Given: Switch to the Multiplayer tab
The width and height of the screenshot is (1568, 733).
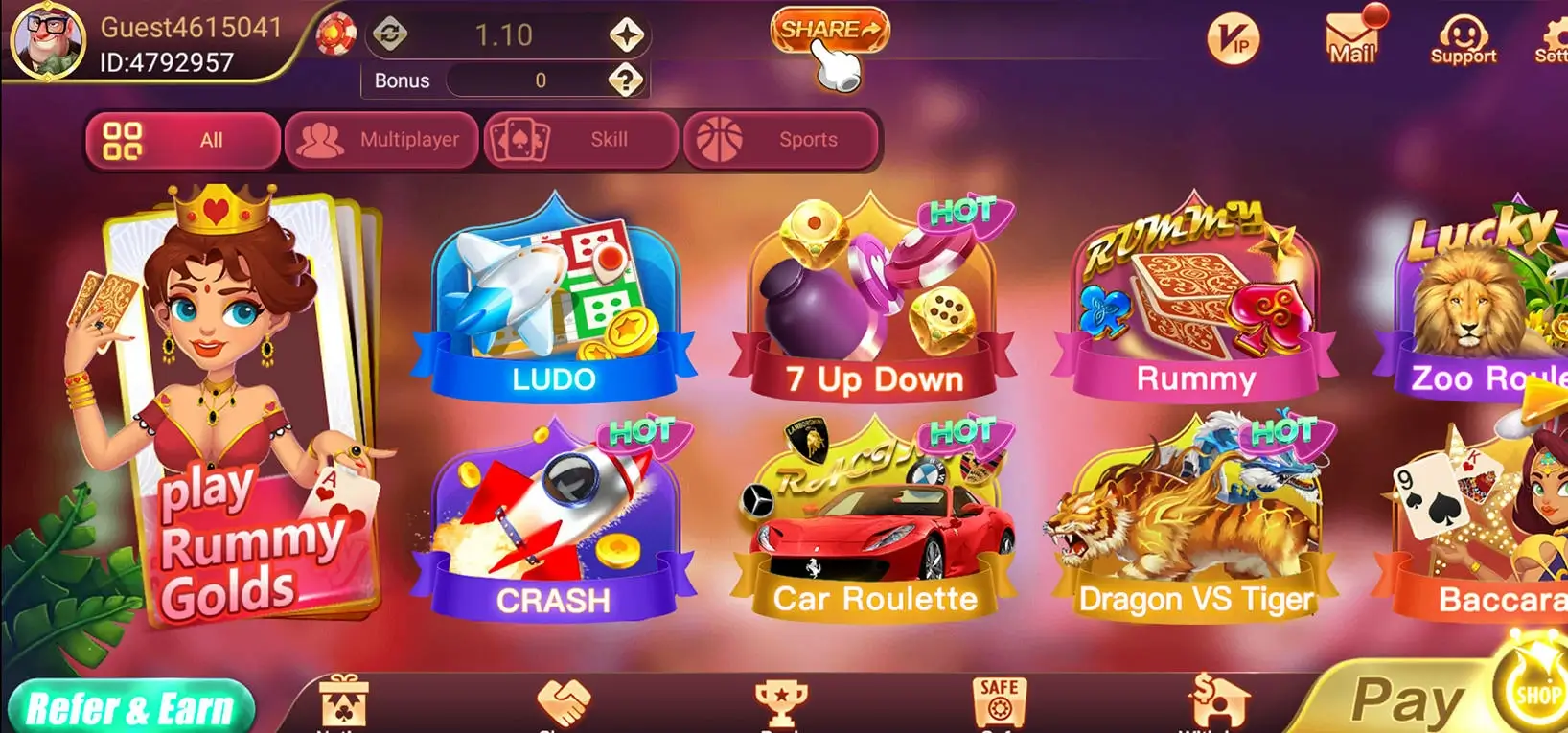Looking at the screenshot, I should [x=381, y=140].
